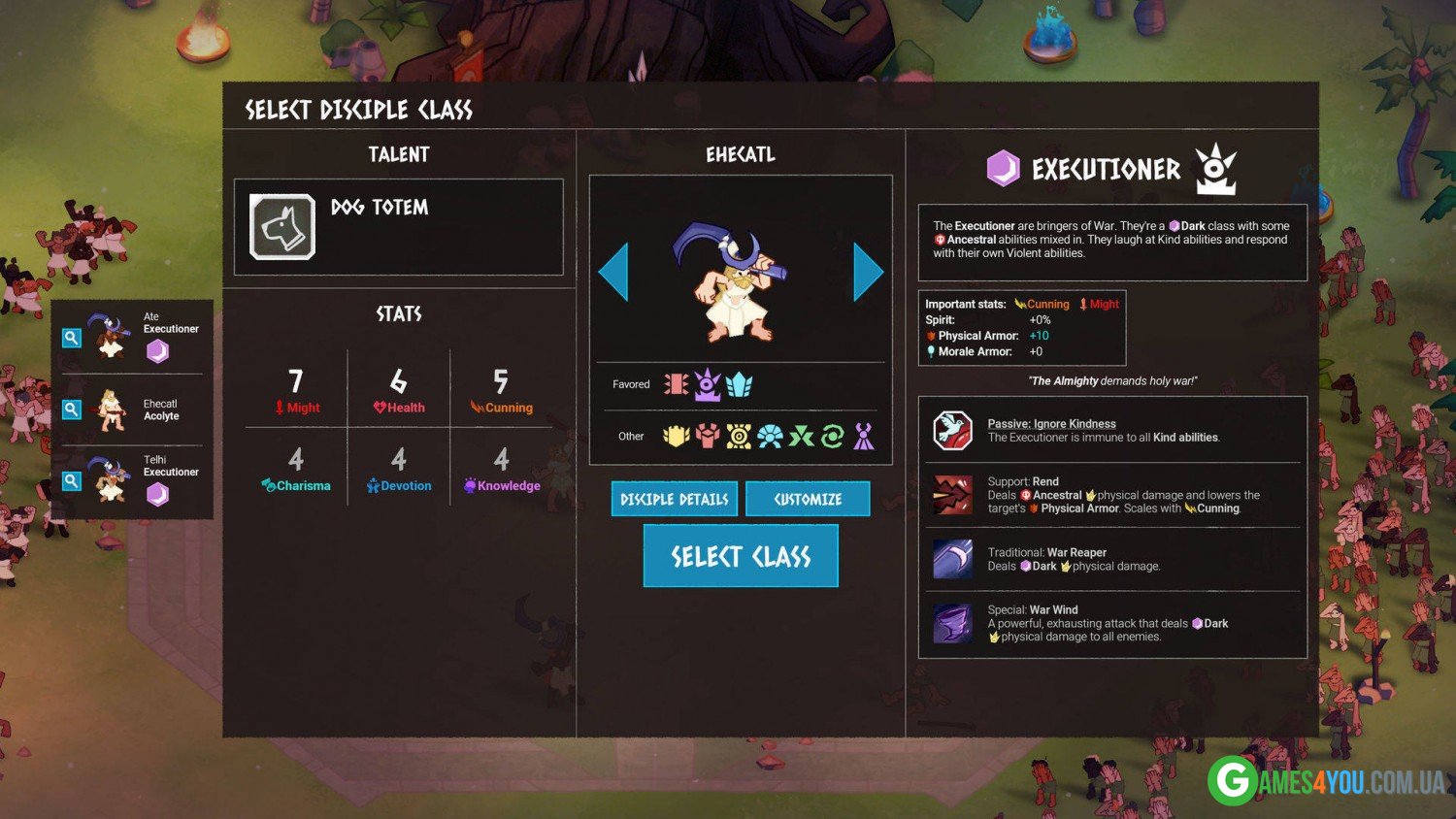Open Disciple Details
Screen dimensions: 1456x819
pos(675,499)
